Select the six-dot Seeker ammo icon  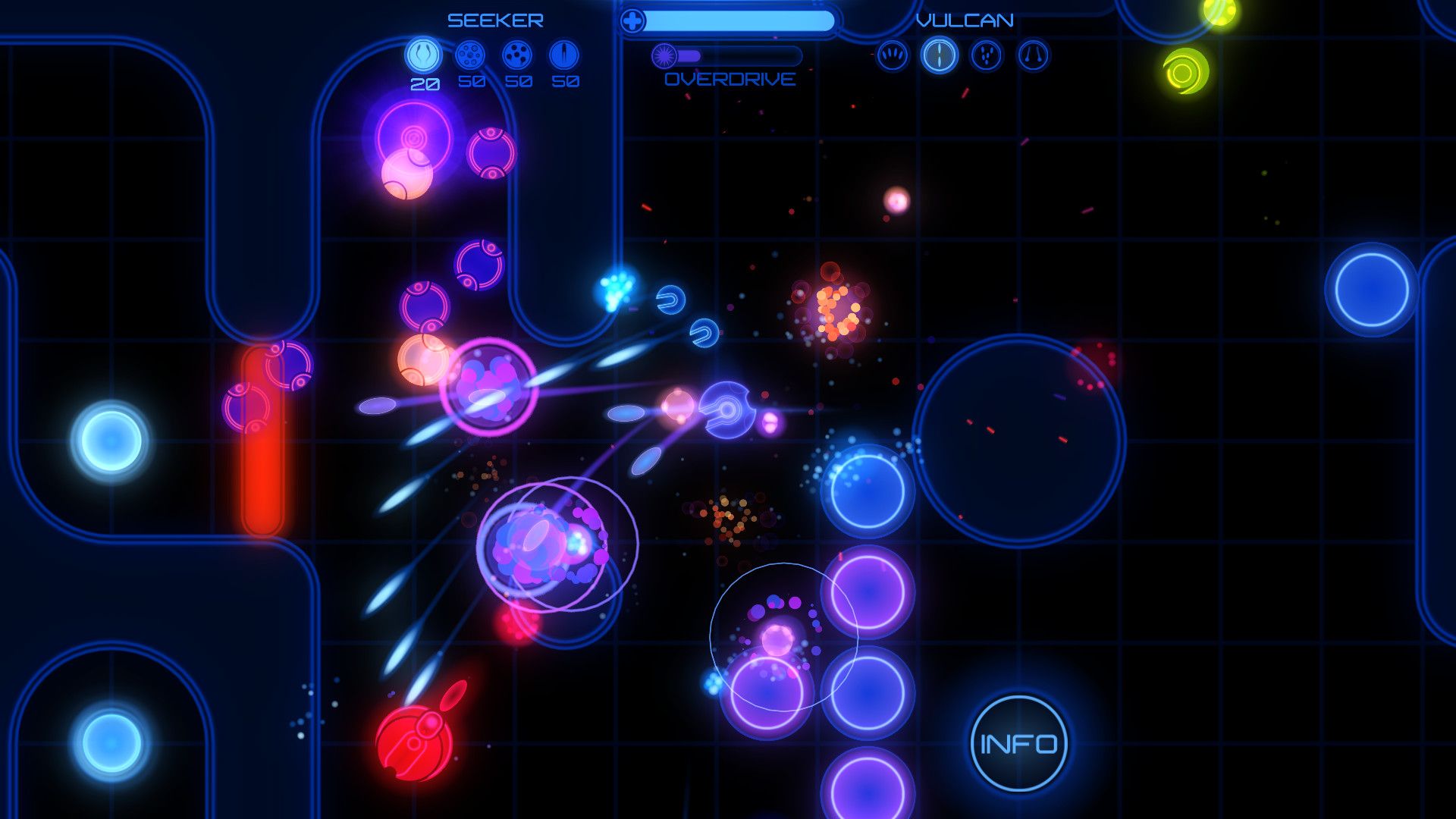pyautogui.click(x=470, y=55)
